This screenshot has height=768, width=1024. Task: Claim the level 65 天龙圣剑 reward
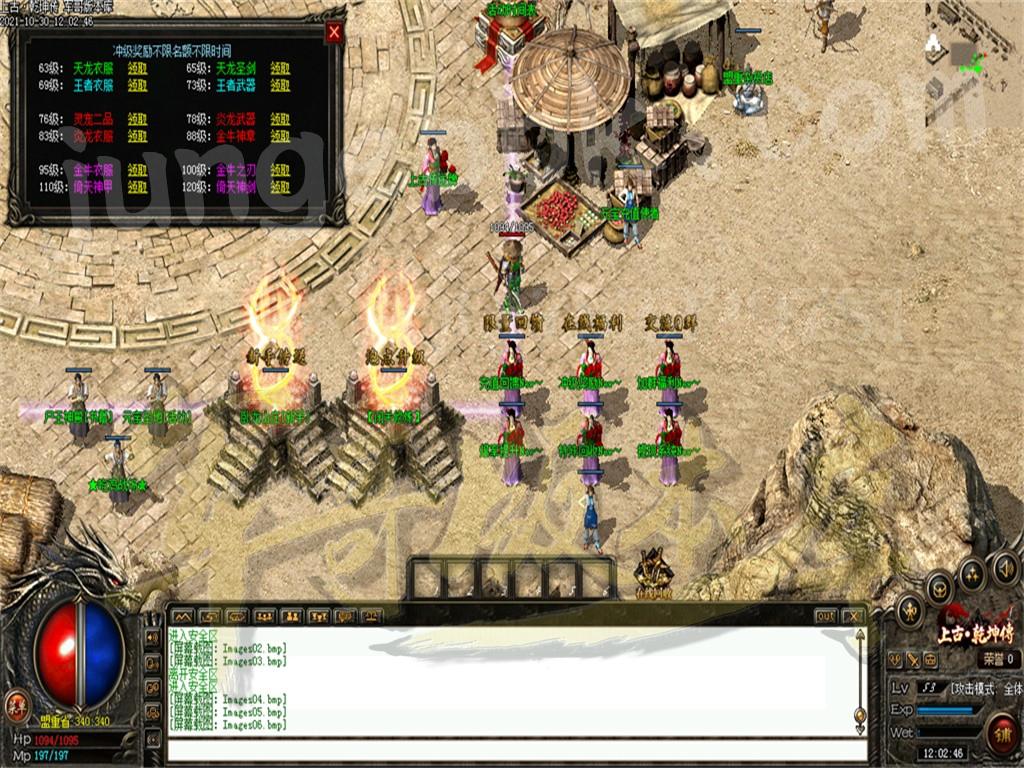pyautogui.click(x=281, y=69)
